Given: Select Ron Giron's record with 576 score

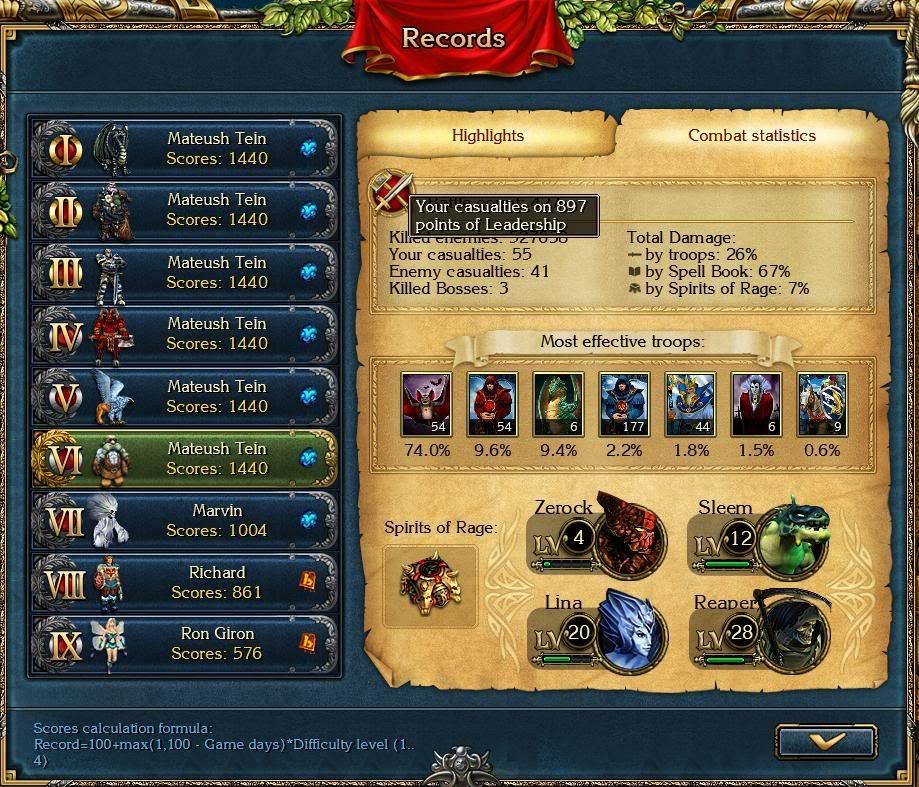Looking at the screenshot, I should pyautogui.click(x=187, y=643).
